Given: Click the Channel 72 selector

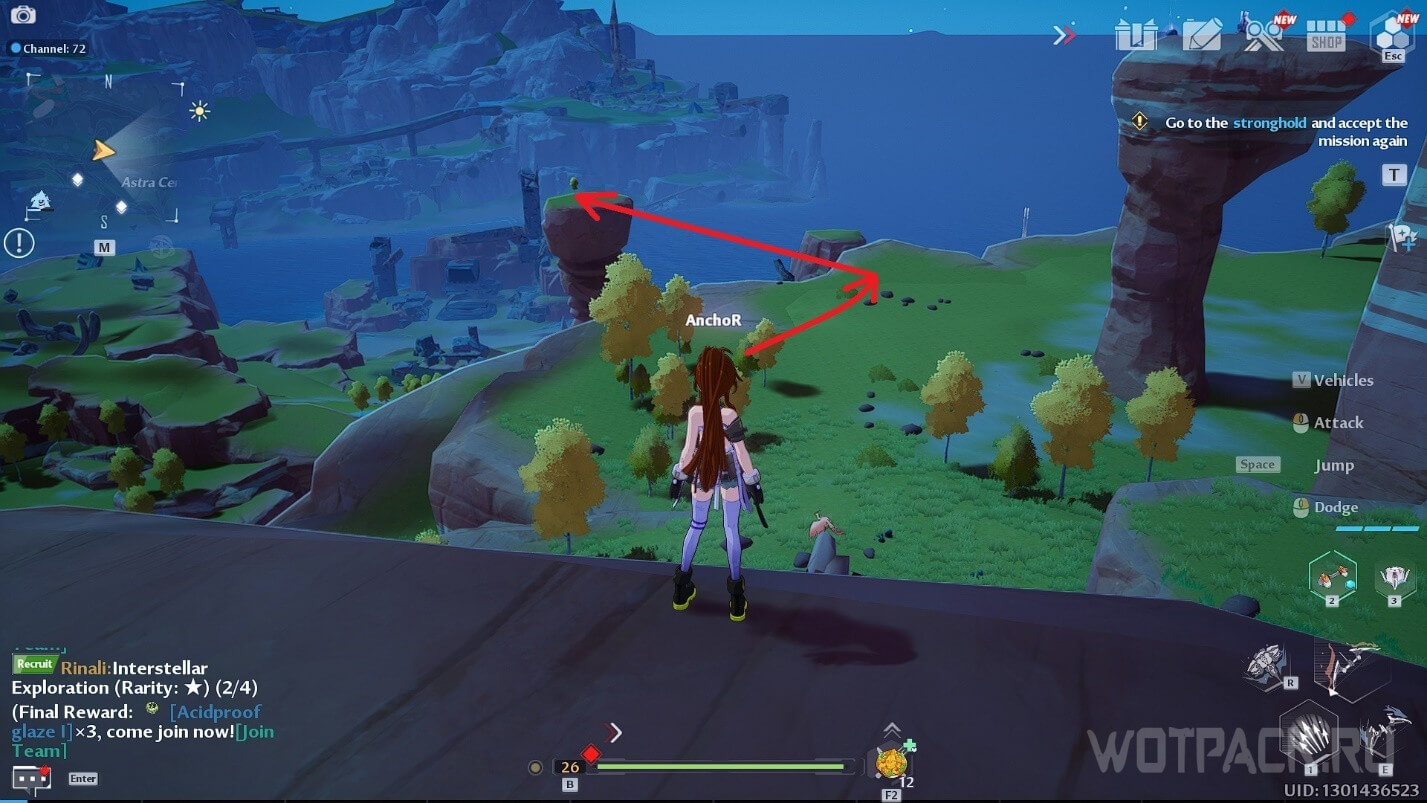Looking at the screenshot, I should (48, 48).
